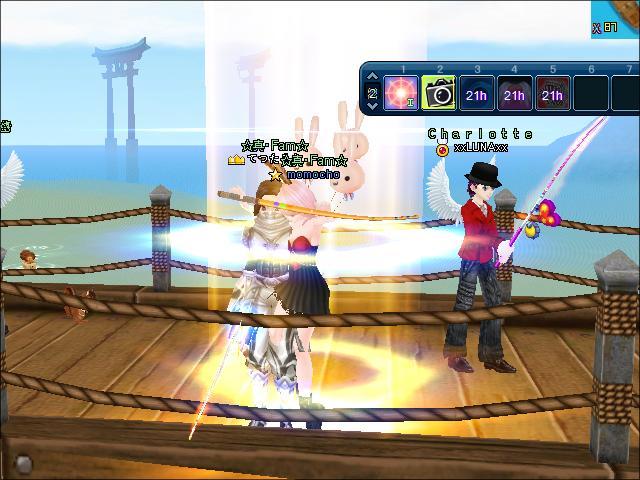640x480 pixels.
Task: Select the blue swirl item in slot 3
Action: pyautogui.click(x=476, y=94)
